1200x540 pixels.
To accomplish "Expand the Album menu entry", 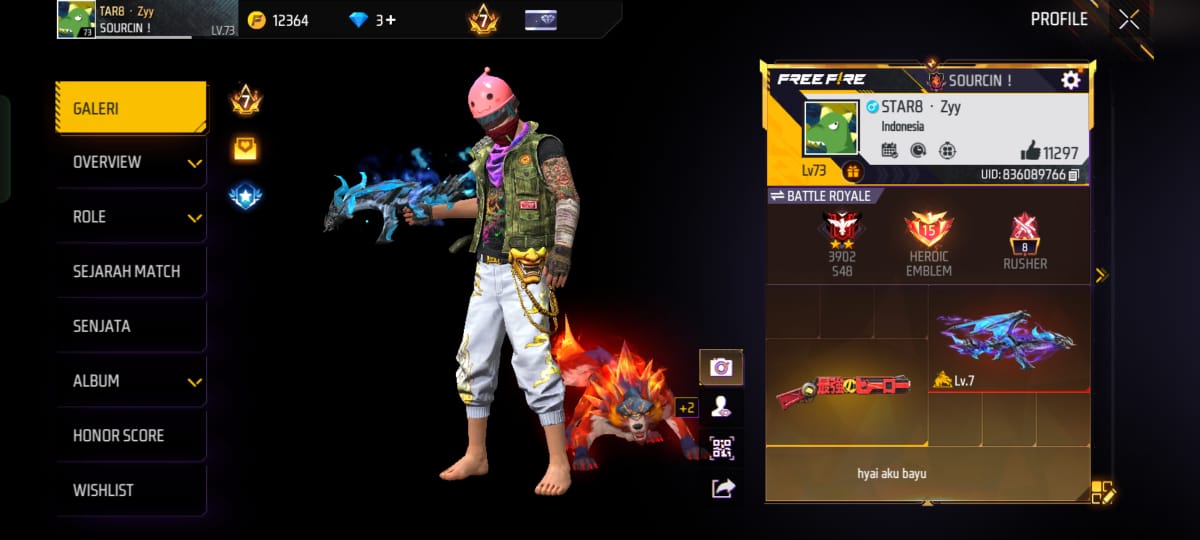I will coord(131,381).
